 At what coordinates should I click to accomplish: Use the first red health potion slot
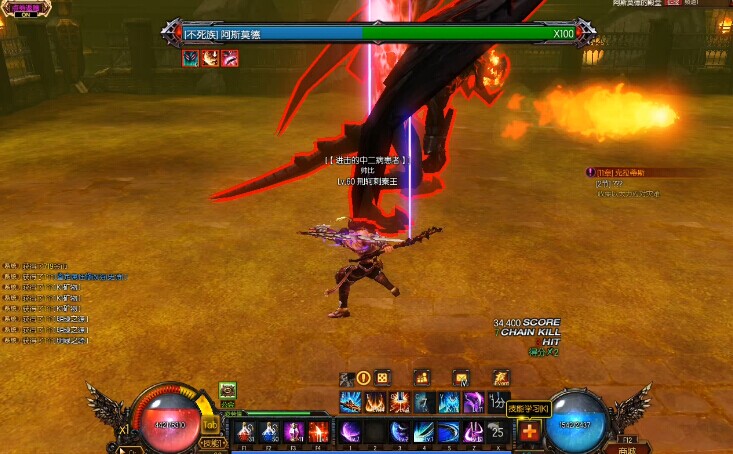[x=245, y=432]
